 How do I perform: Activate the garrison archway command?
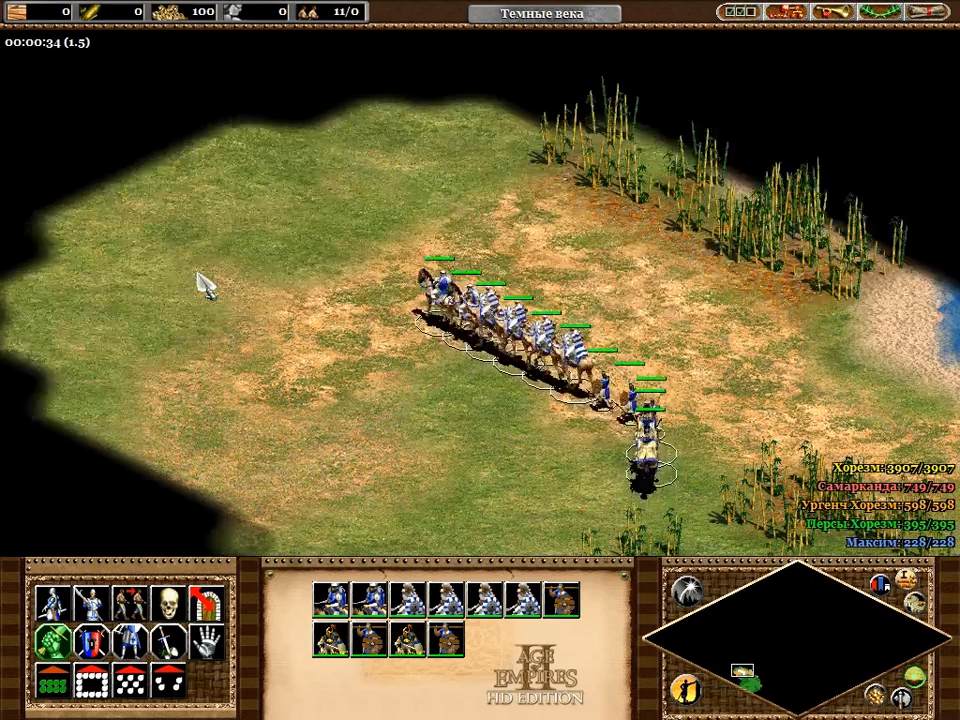[x=206, y=603]
